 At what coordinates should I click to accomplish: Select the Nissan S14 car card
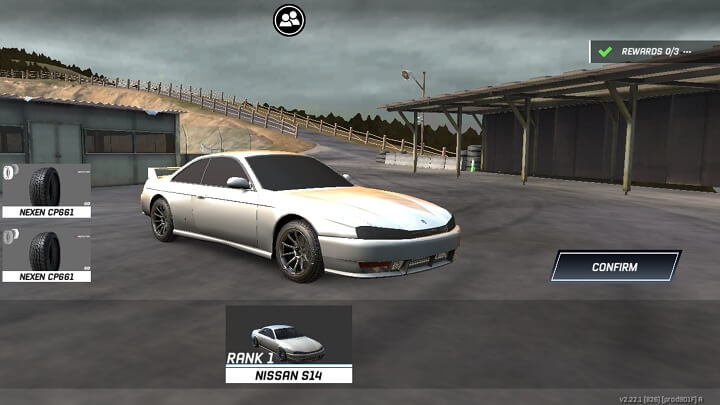[x=288, y=343]
